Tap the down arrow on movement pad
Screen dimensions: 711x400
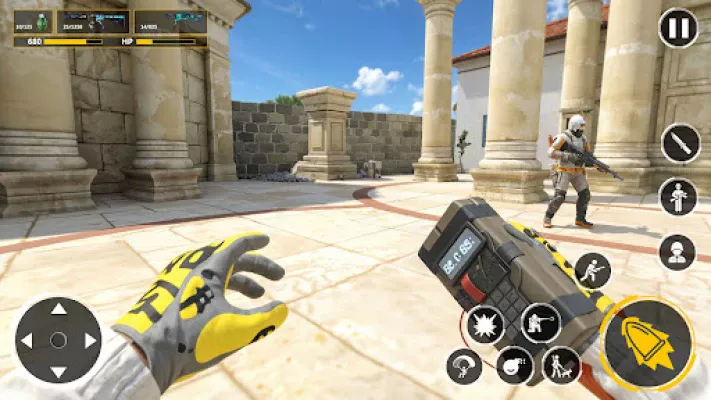(58, 371)
